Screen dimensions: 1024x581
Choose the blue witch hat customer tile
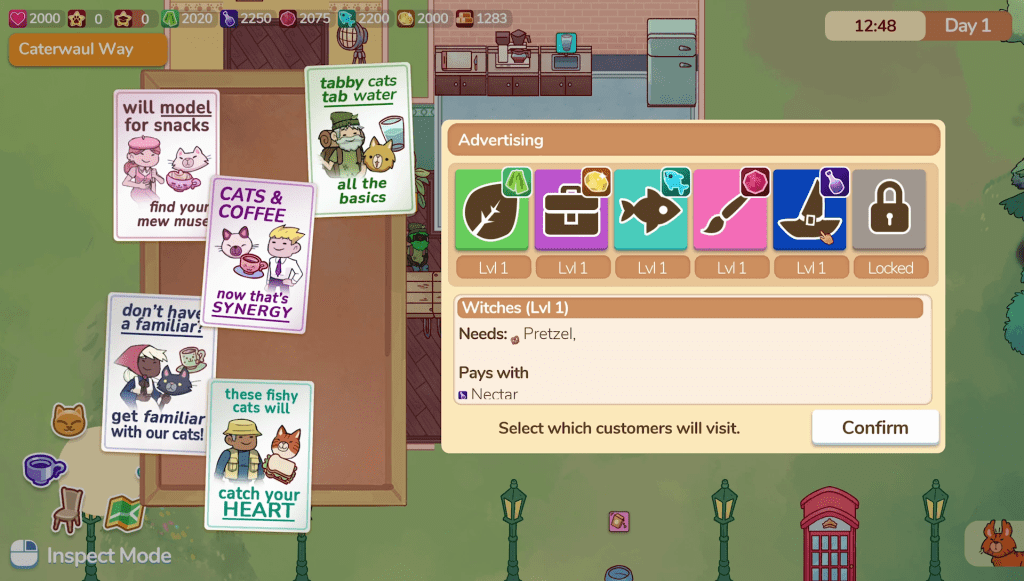(x=810, y=210)
